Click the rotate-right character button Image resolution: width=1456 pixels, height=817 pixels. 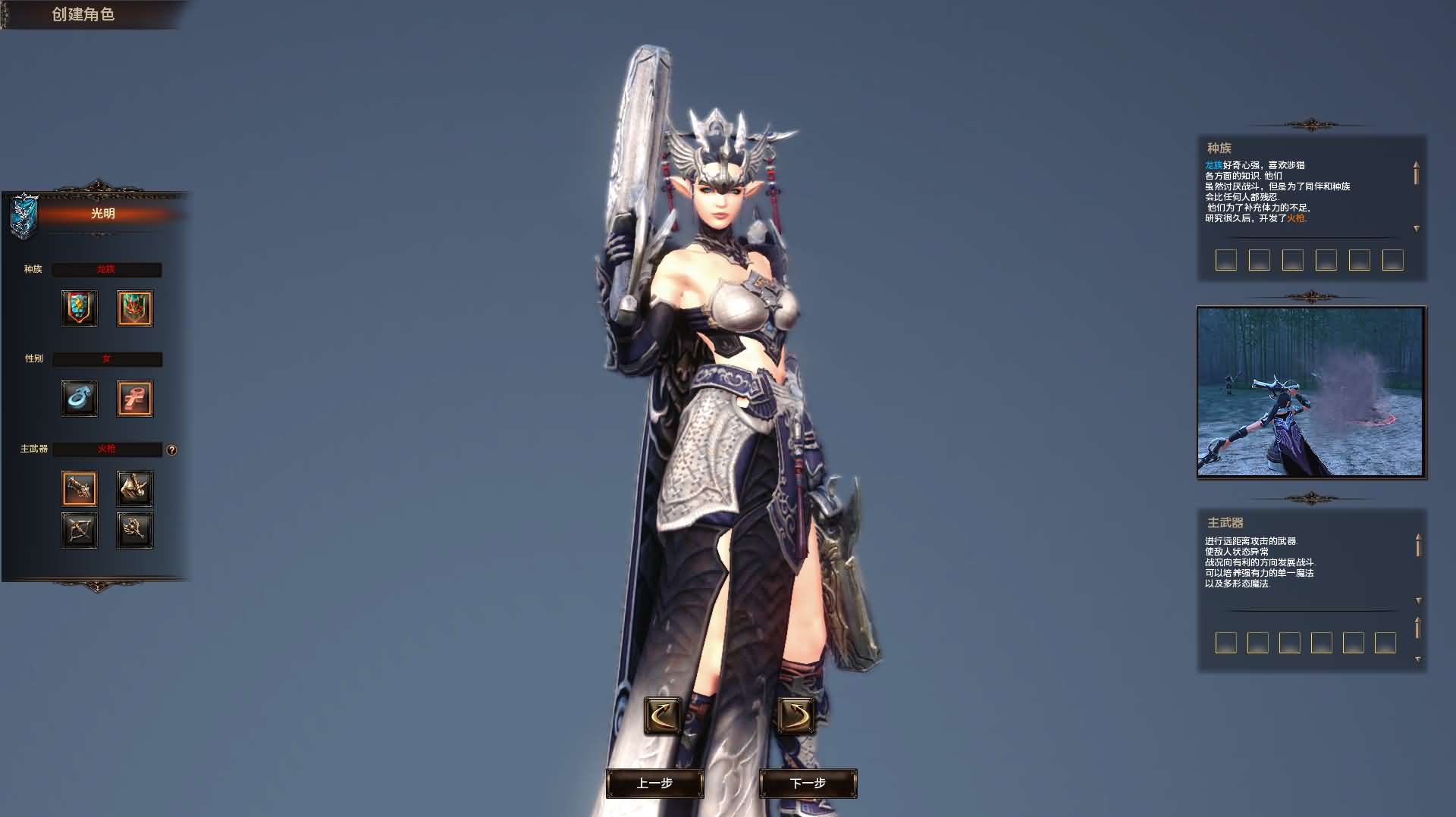tap(796, 717)
